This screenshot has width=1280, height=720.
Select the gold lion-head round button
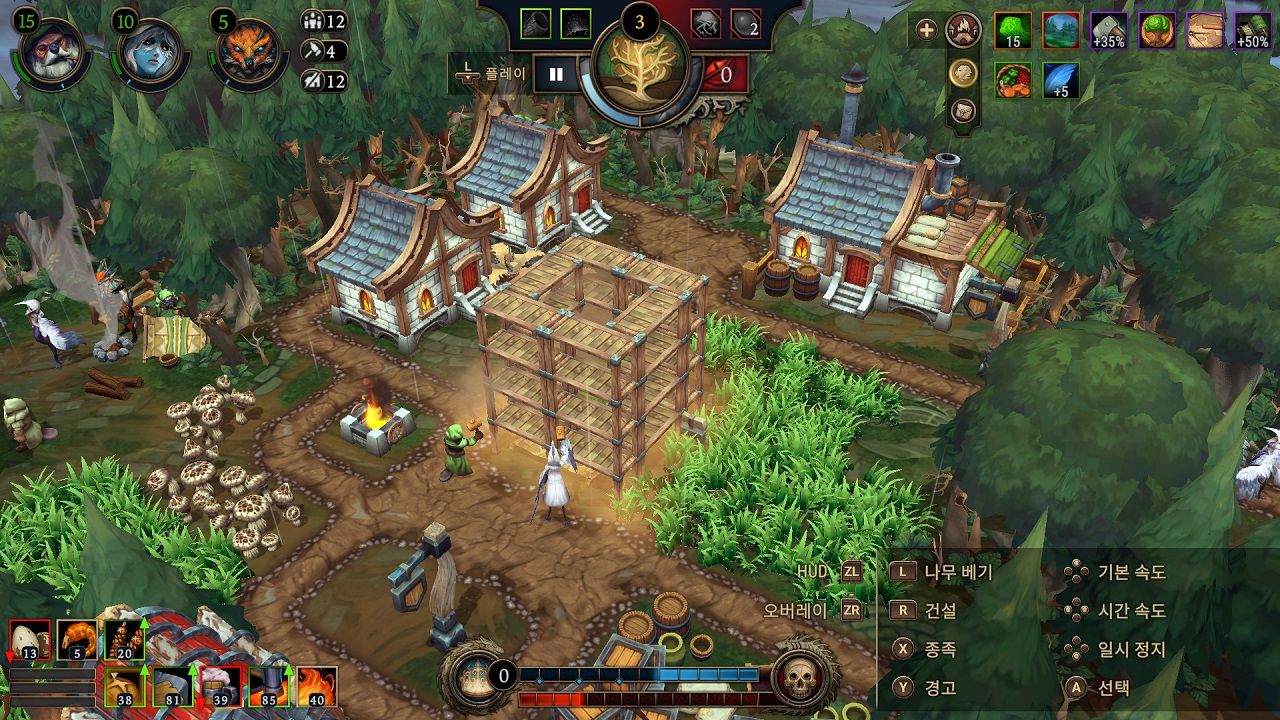point(963,71)
